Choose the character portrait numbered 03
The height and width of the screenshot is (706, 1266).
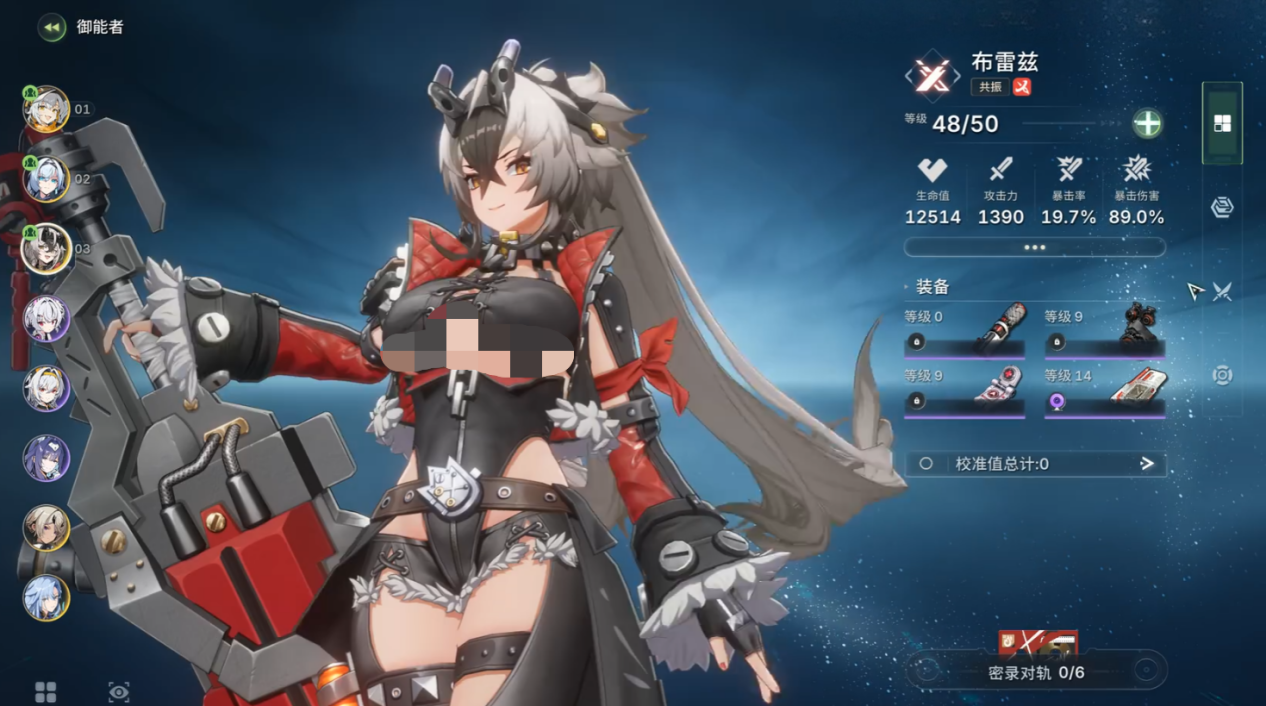pyautogui.click(x=46, y=249)
